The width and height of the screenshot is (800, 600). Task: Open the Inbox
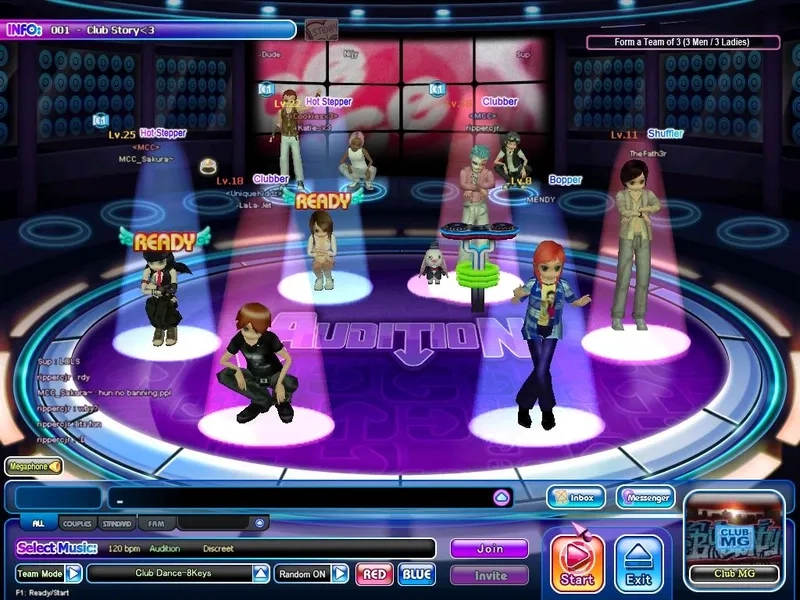pos(576,497)
